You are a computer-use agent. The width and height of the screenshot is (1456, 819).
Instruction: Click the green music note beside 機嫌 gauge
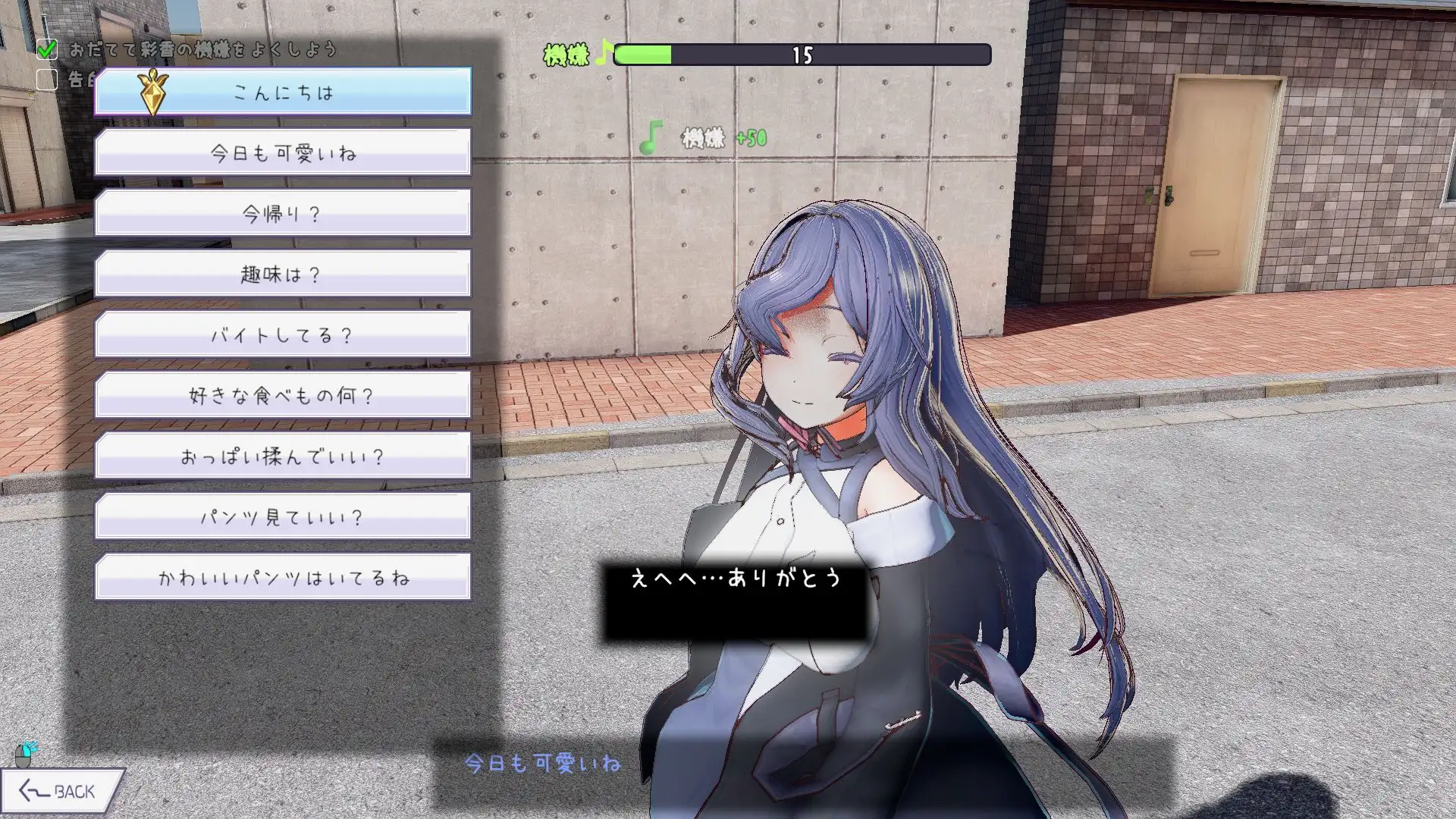[x=604, y=53]
